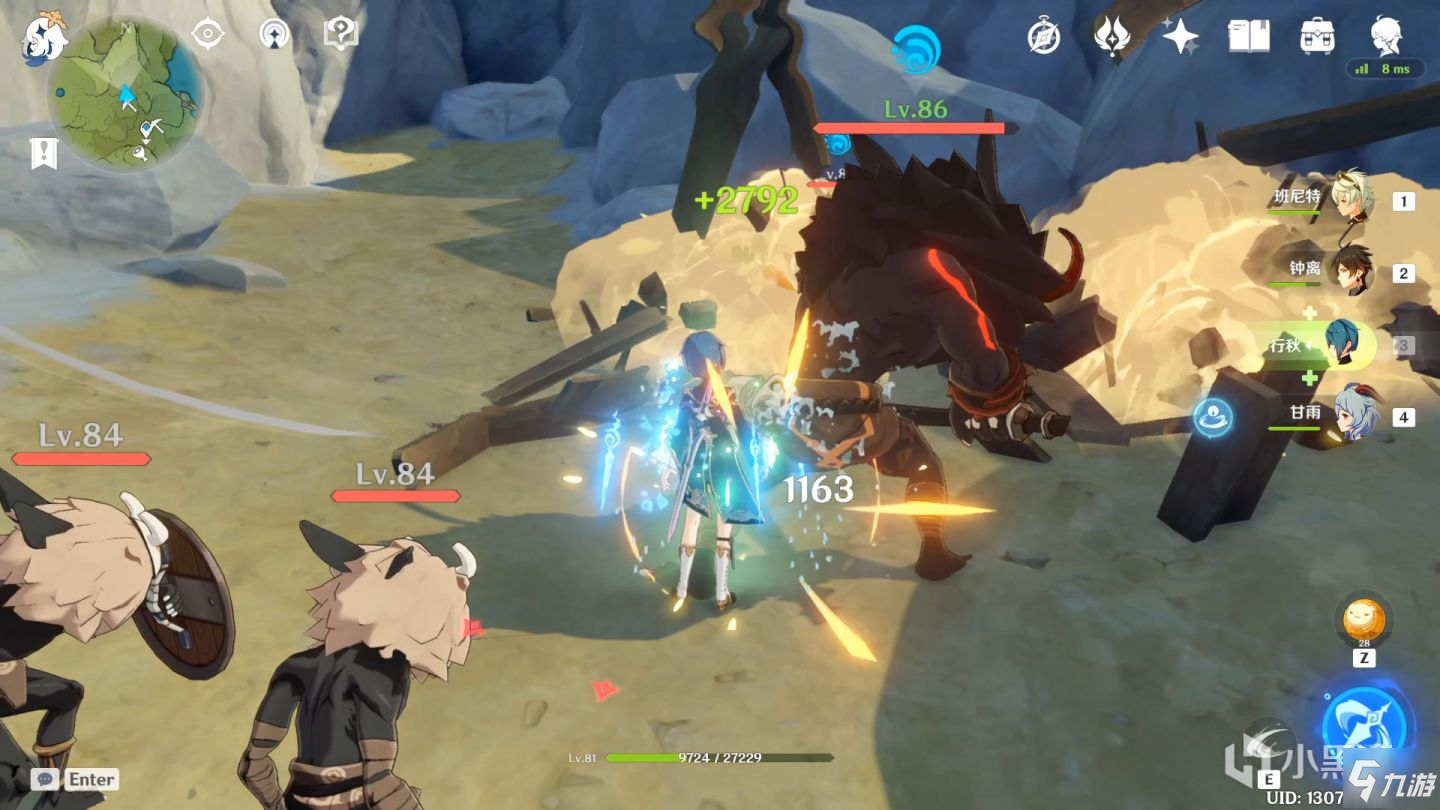
Task: Open the Paimon menu icon
Action: click(44, 37)
